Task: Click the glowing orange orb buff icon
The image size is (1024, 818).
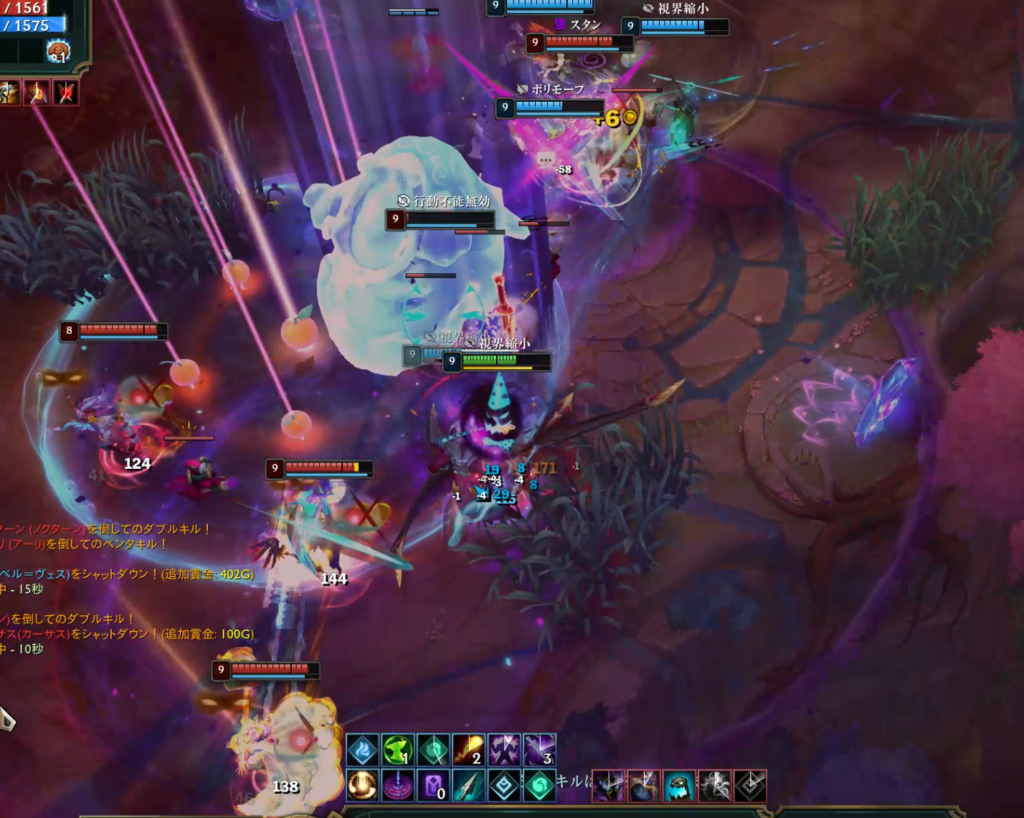Action: pyautogui.click(x=362, y=785)
